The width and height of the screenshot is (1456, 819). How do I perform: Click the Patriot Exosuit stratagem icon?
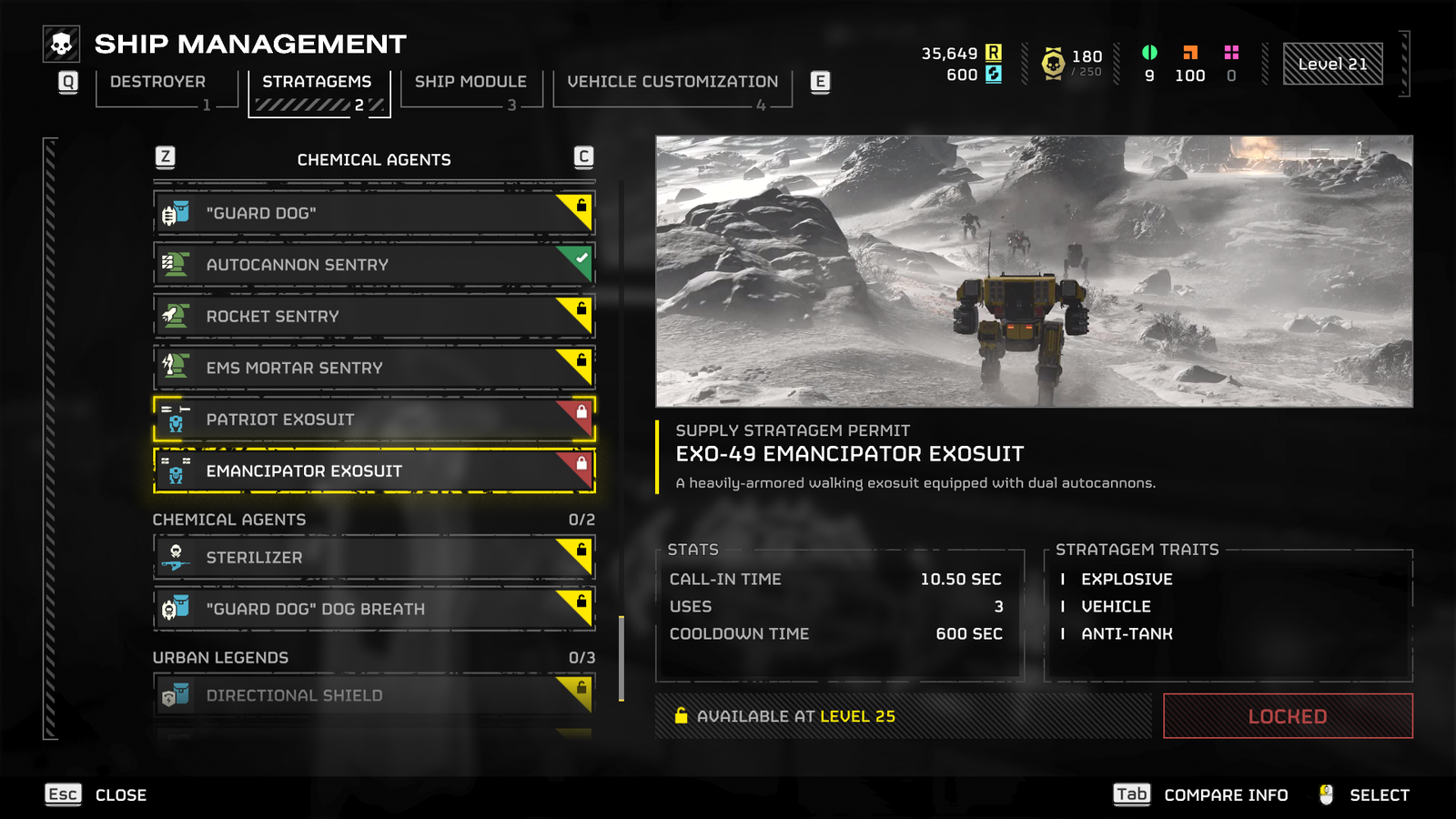click(x=174, y=420)
